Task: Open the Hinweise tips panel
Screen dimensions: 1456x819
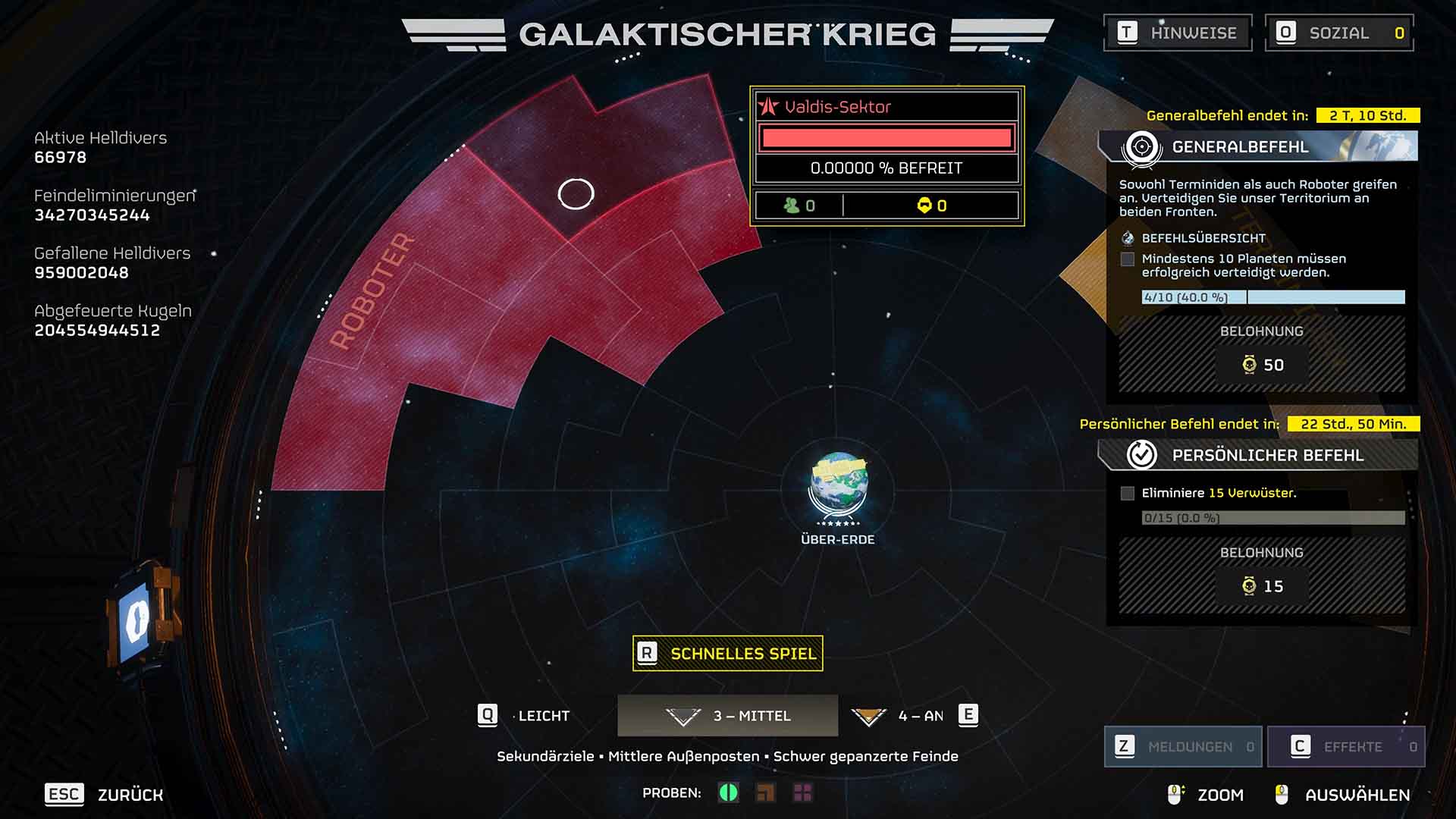Action: [1178, 33]
